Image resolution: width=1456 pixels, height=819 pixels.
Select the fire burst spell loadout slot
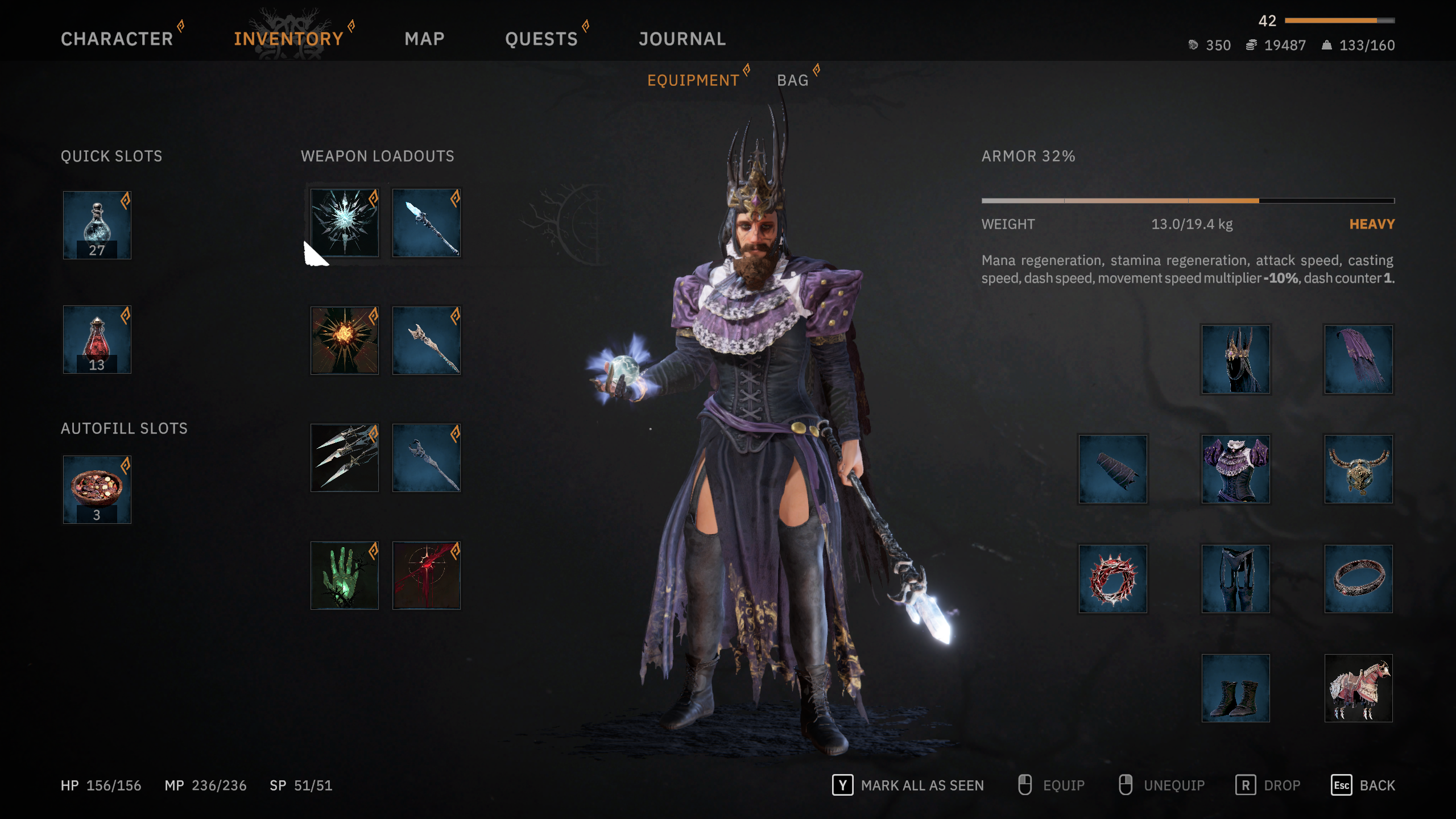(344, 340)
